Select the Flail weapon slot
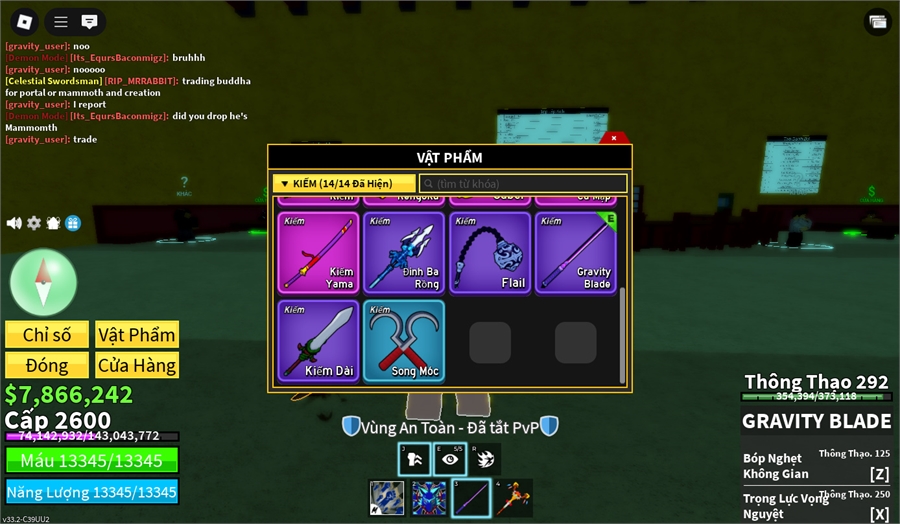 pos(488,252)
